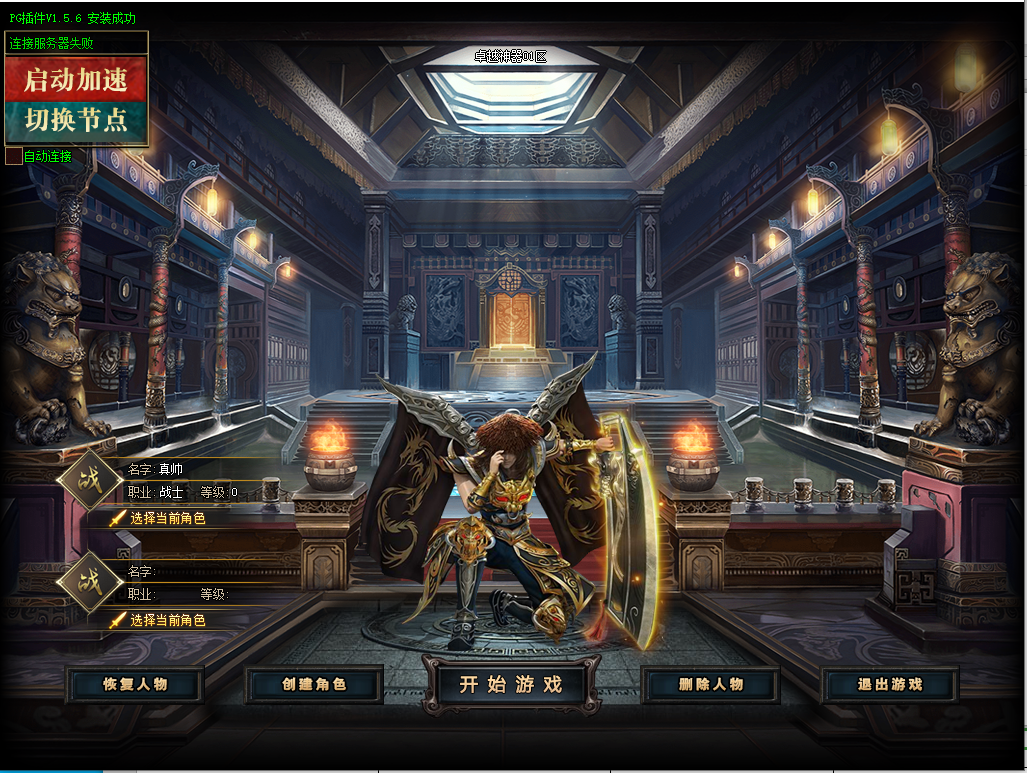Click 选择当前角色 under the 真帅 warrior
1027x773 pixels.
(x=166, y=518)
